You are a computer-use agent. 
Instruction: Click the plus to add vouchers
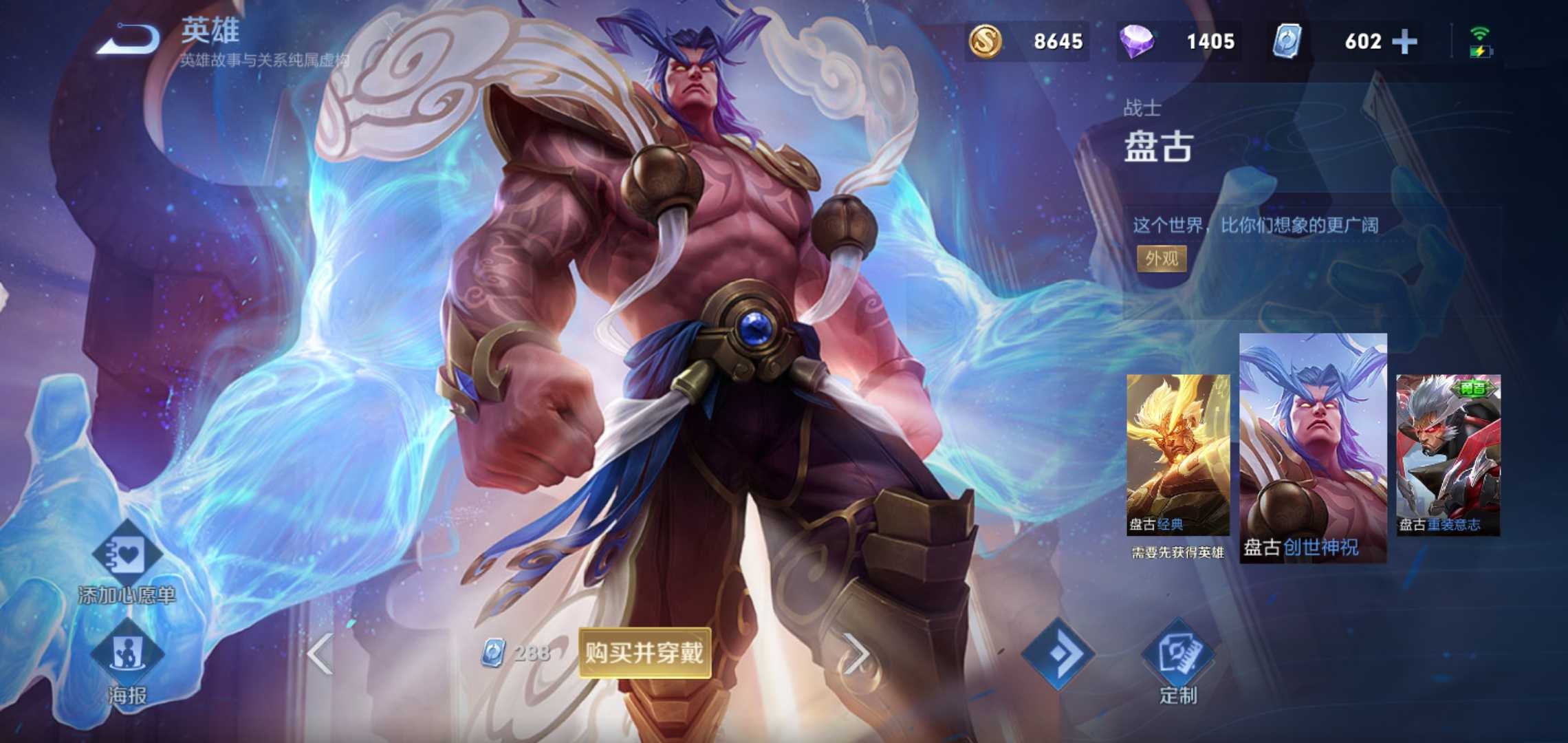(x=1405, y=41)
